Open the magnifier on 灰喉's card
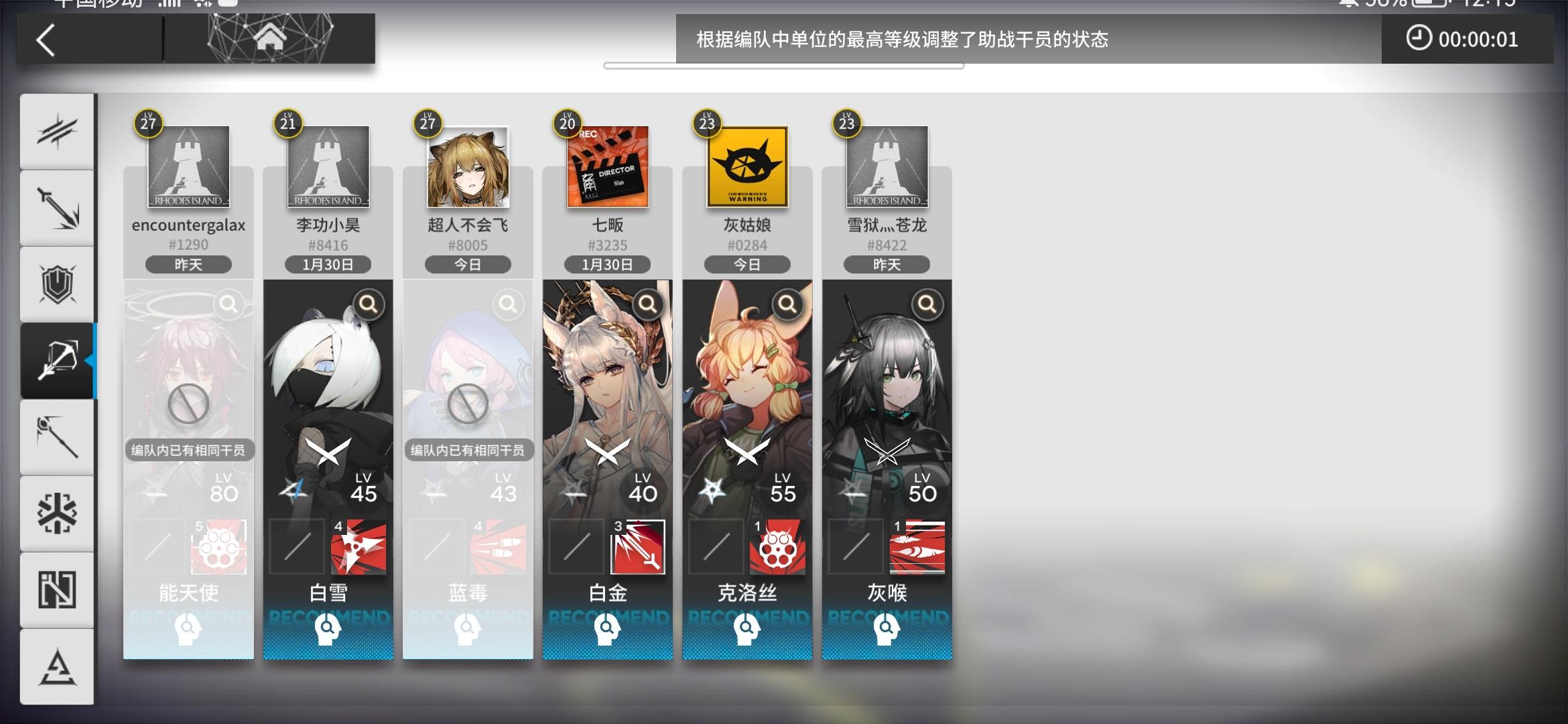Image resolution: width=1568 pixels, height=724 pixels. (926, 304)
